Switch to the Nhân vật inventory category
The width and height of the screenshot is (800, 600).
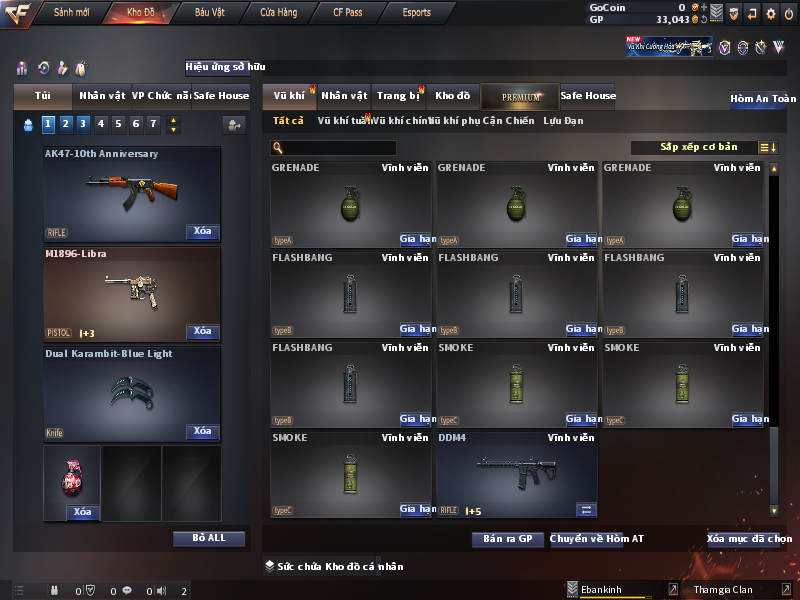click(x=344, y=96)
